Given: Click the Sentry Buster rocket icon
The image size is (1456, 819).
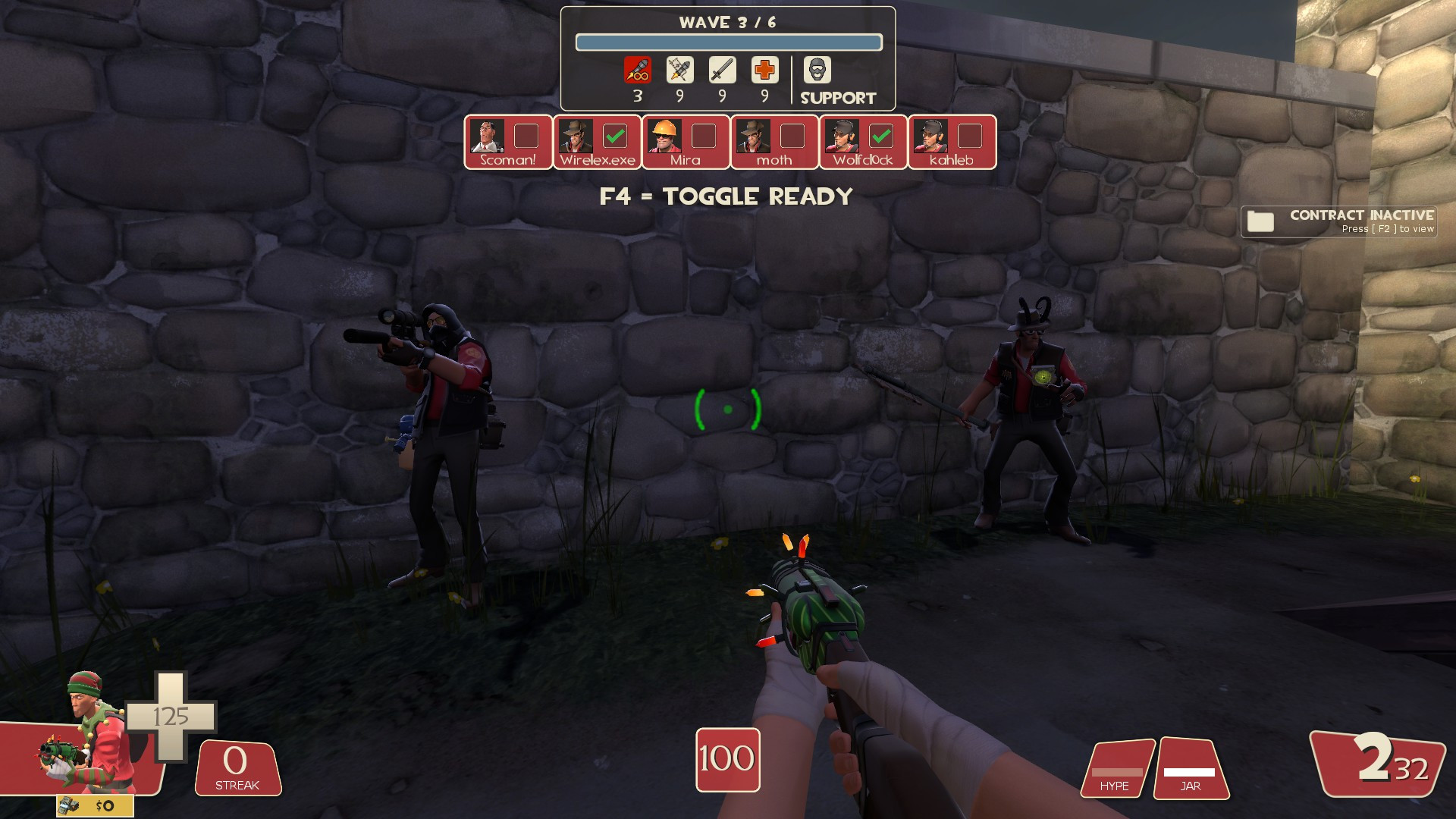Looking at the screenshot, I should pos(680,70).
